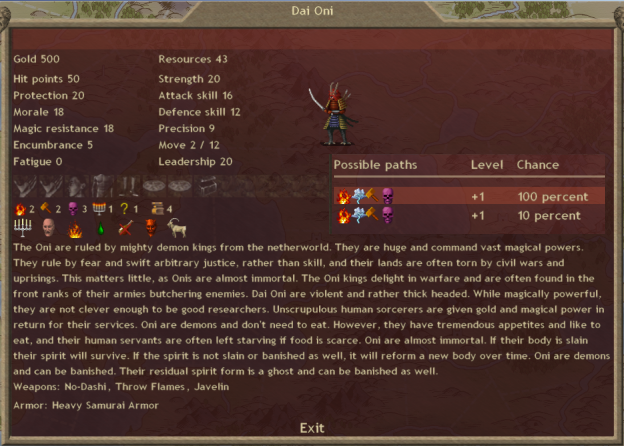Click the yellow question mark random path icon
Viewport: 624px width, 446px height.
pyautogui.click(x=123, y=208)
